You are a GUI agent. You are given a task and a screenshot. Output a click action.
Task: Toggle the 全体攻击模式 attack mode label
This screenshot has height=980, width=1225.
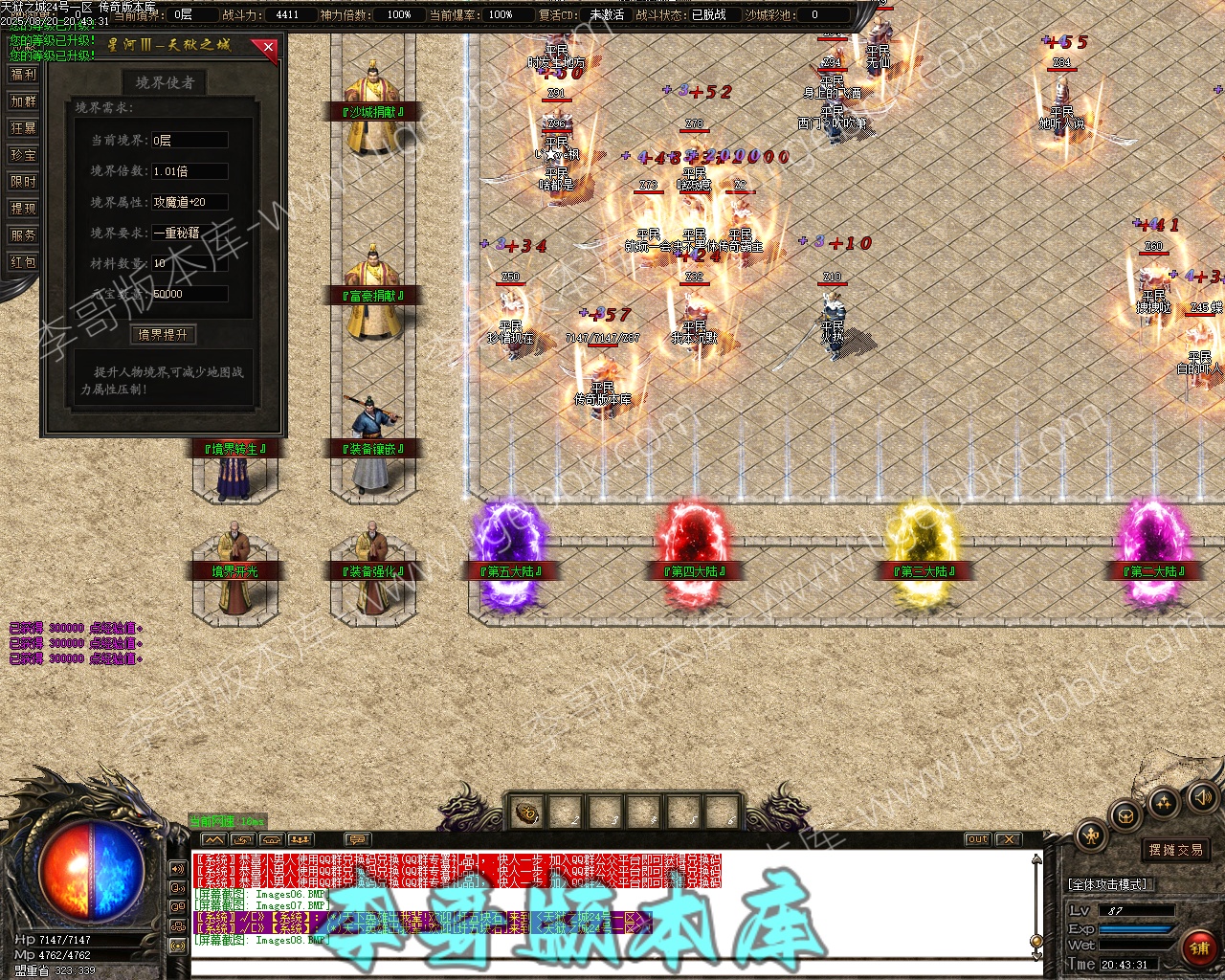tap(1108, 884)
